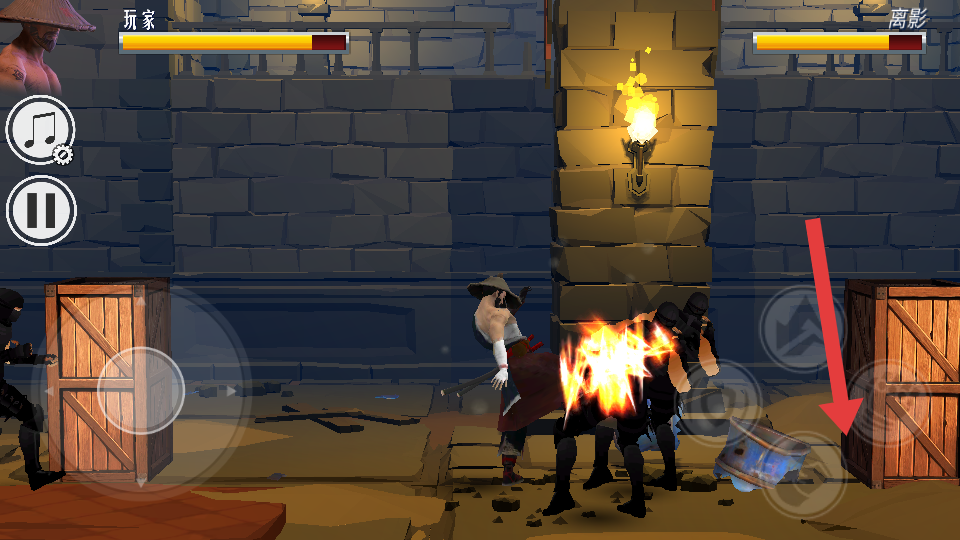Tap the upward-arrow jump action button
Image resolution: width=960 pixels, height=540 pixels.
pos(802,328)
